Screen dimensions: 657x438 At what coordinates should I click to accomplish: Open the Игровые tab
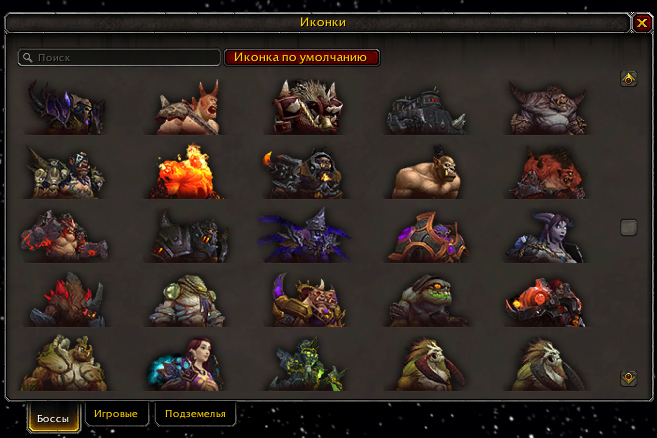coord(117,414)
